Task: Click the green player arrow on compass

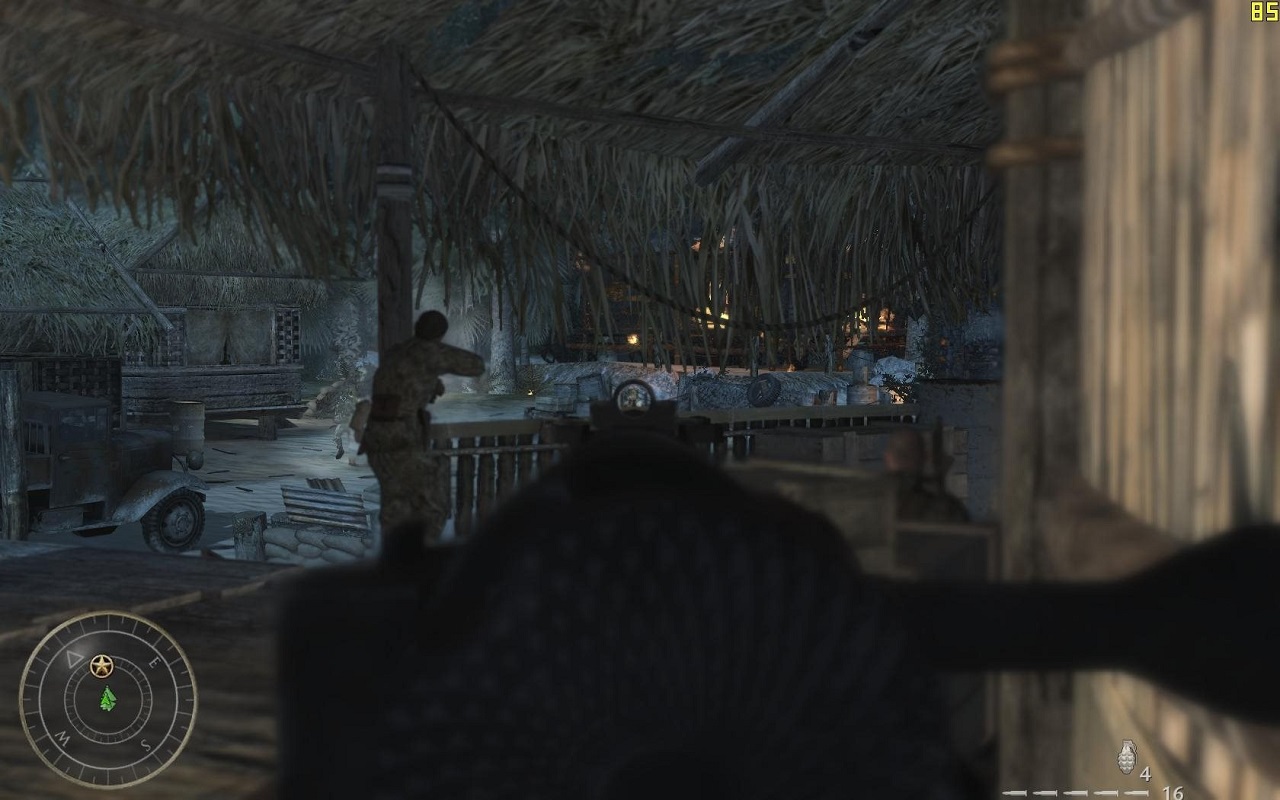Action: (108, 699)
